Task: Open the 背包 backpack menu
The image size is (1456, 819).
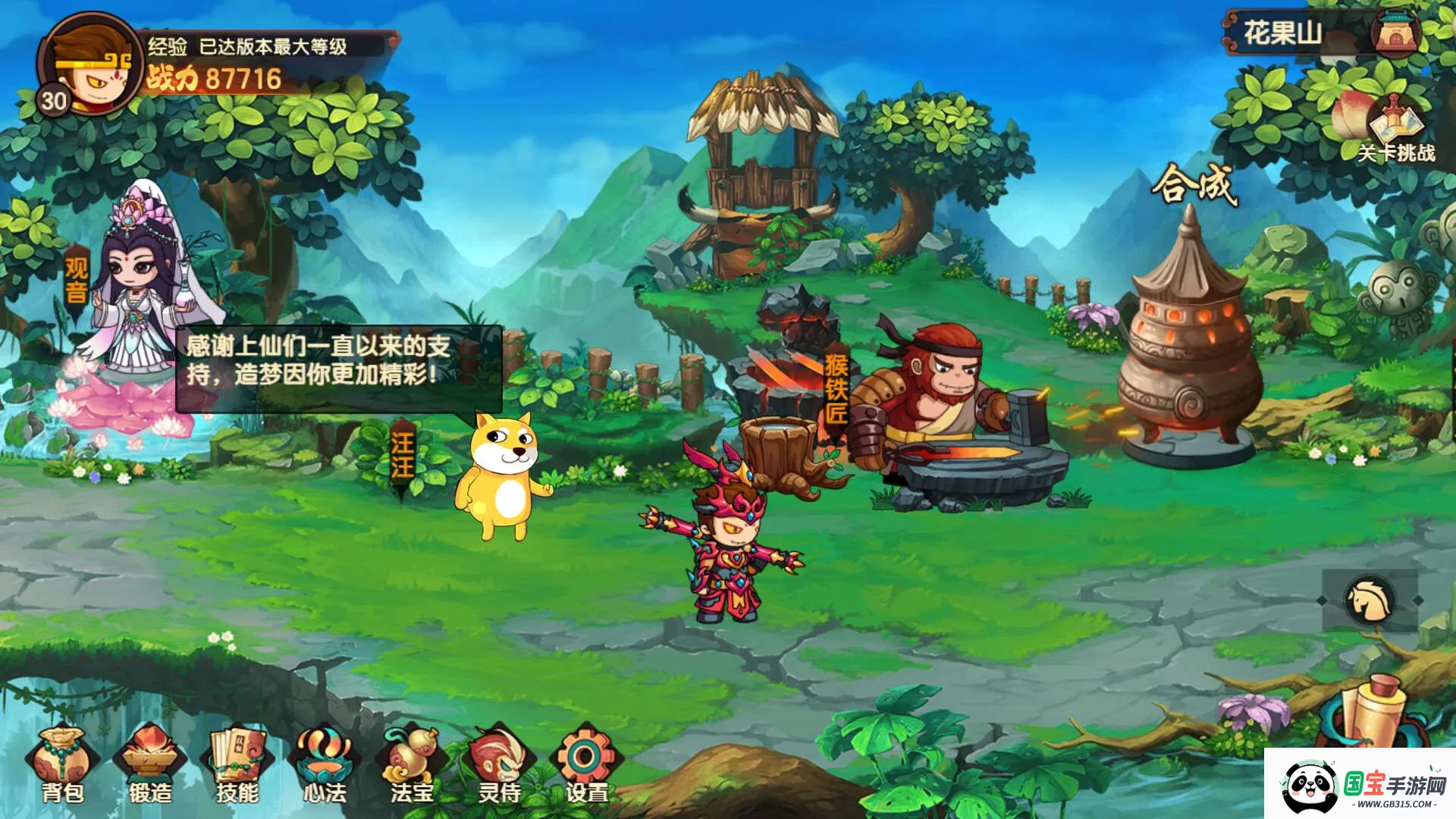Action: coord(62,764)
